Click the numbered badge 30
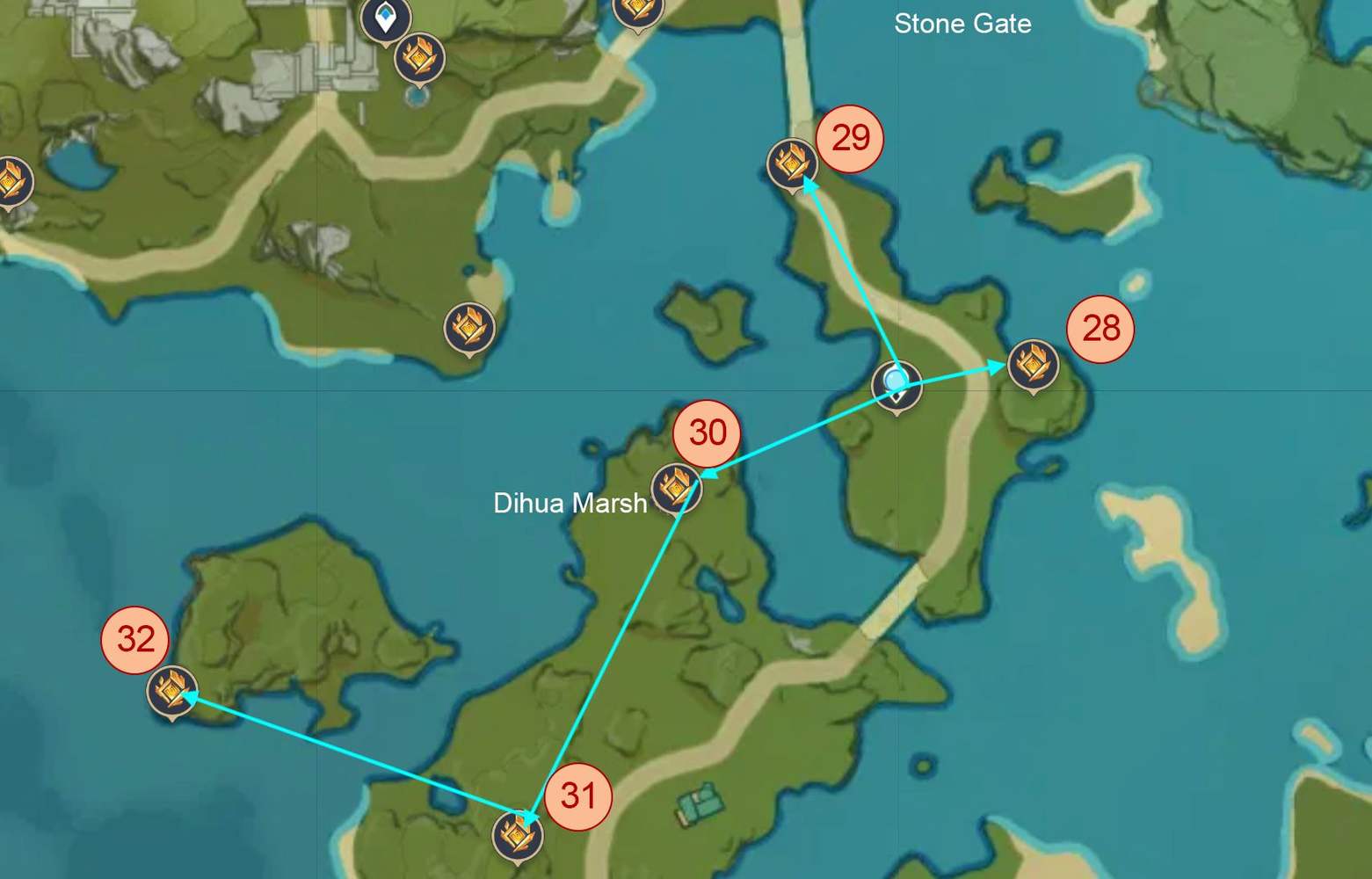 click(x=708, y=432)
